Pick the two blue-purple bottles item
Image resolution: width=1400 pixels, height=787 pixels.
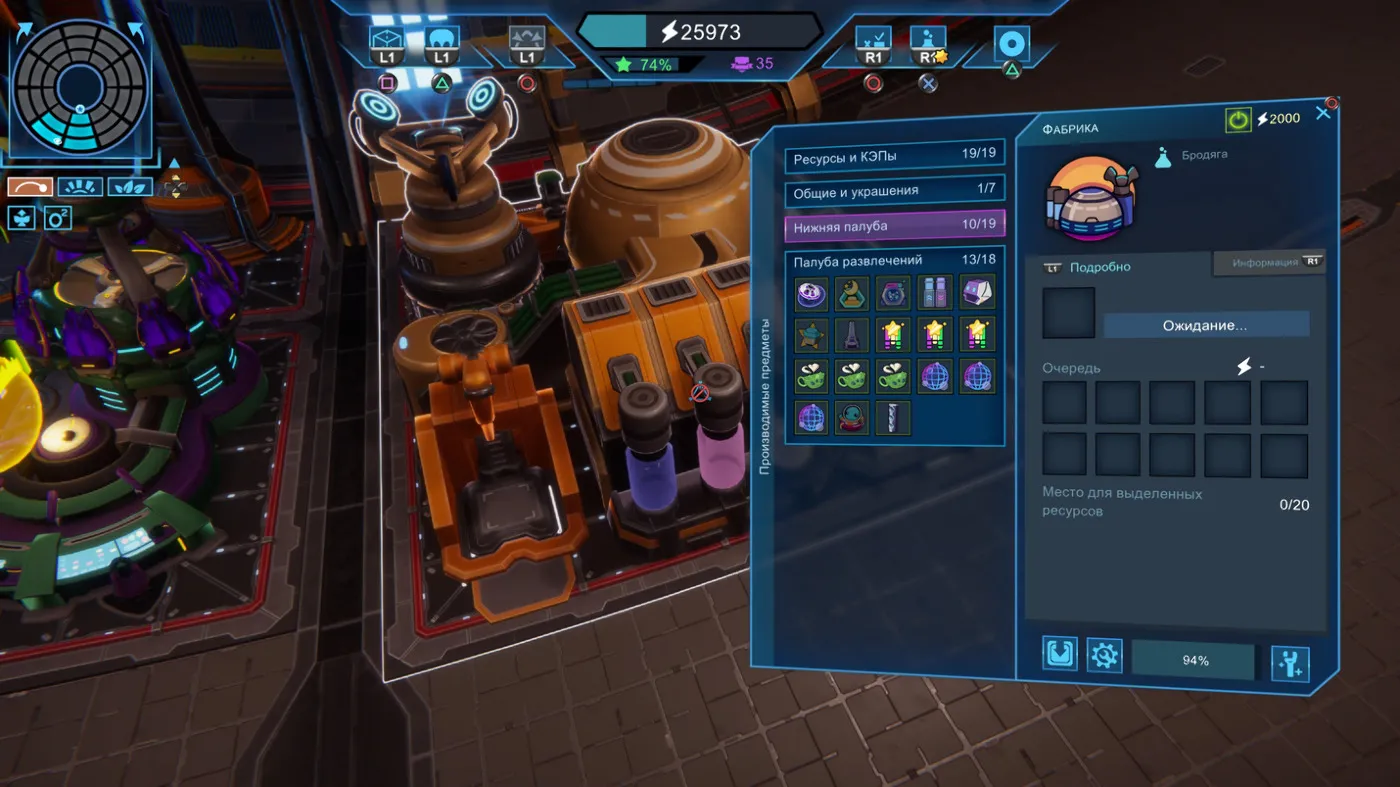coord(935,293)
